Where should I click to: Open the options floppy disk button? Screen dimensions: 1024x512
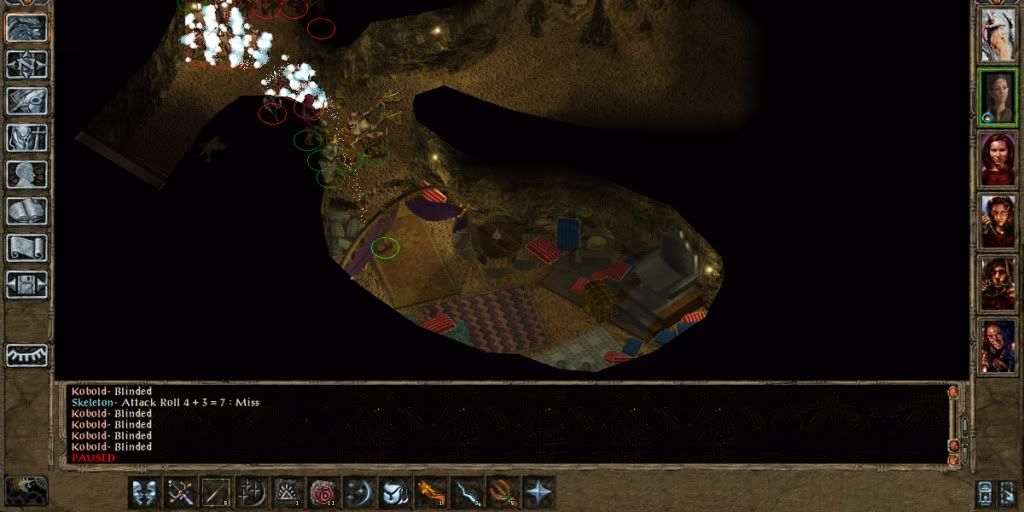pos(27,285)
